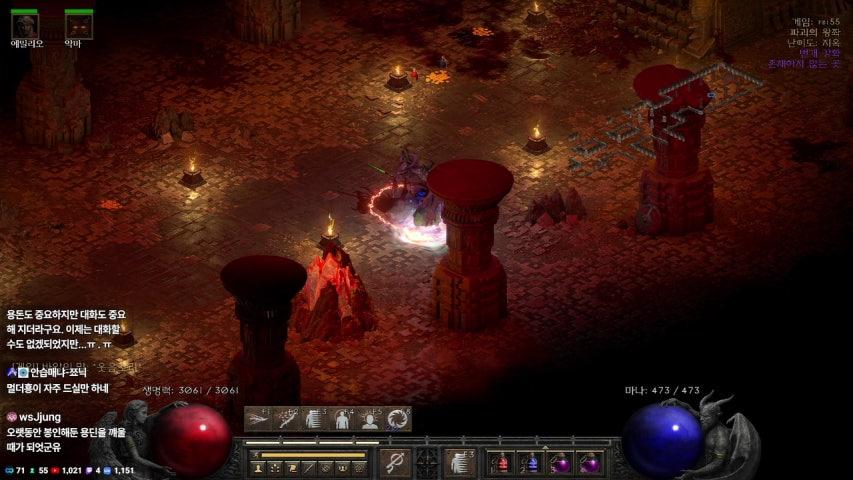Choose the F1 skill hotkey icon

pyautogui.click(x=260, y=419)
